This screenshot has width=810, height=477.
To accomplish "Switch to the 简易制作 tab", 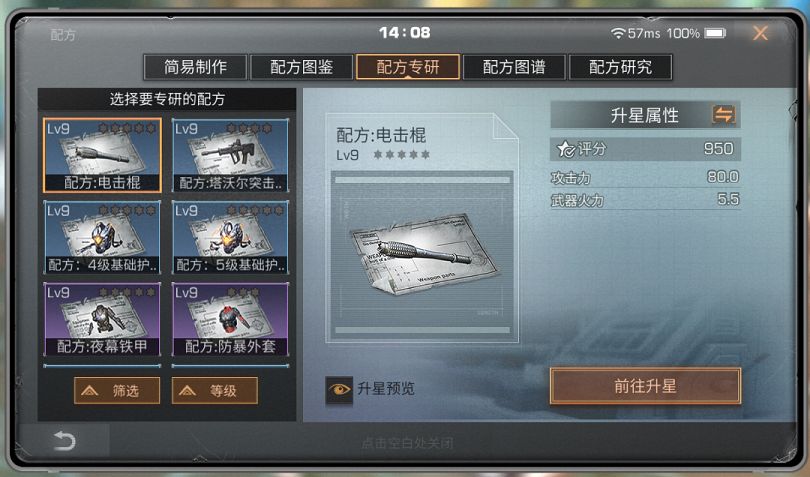I will pos(195,67).
